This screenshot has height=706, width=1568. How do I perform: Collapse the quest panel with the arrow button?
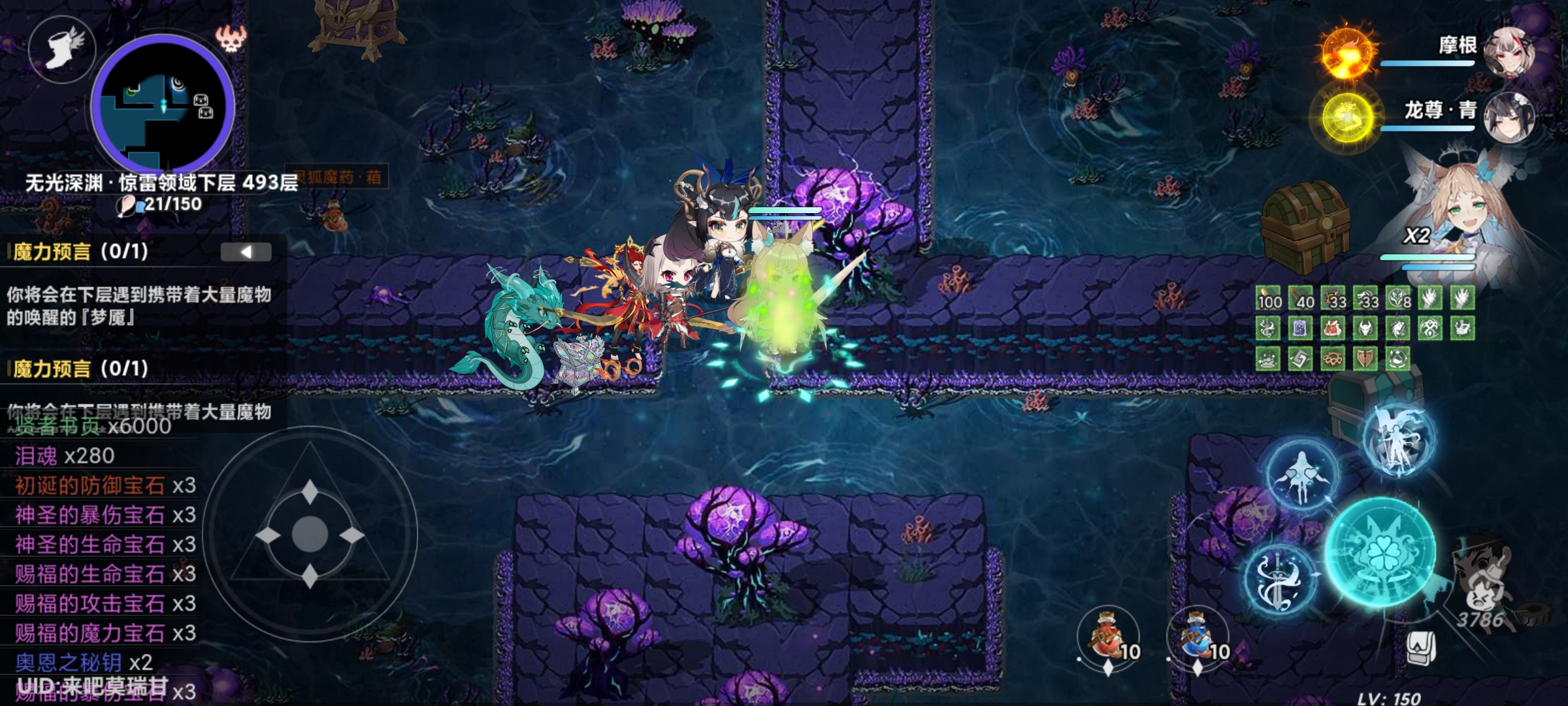pos(246,252)
